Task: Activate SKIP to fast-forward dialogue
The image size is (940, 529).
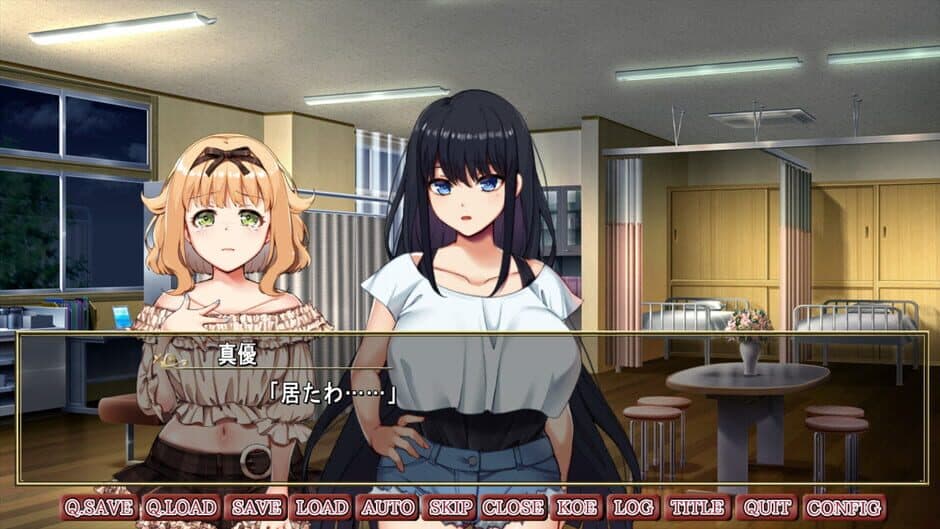Action: 450,507
